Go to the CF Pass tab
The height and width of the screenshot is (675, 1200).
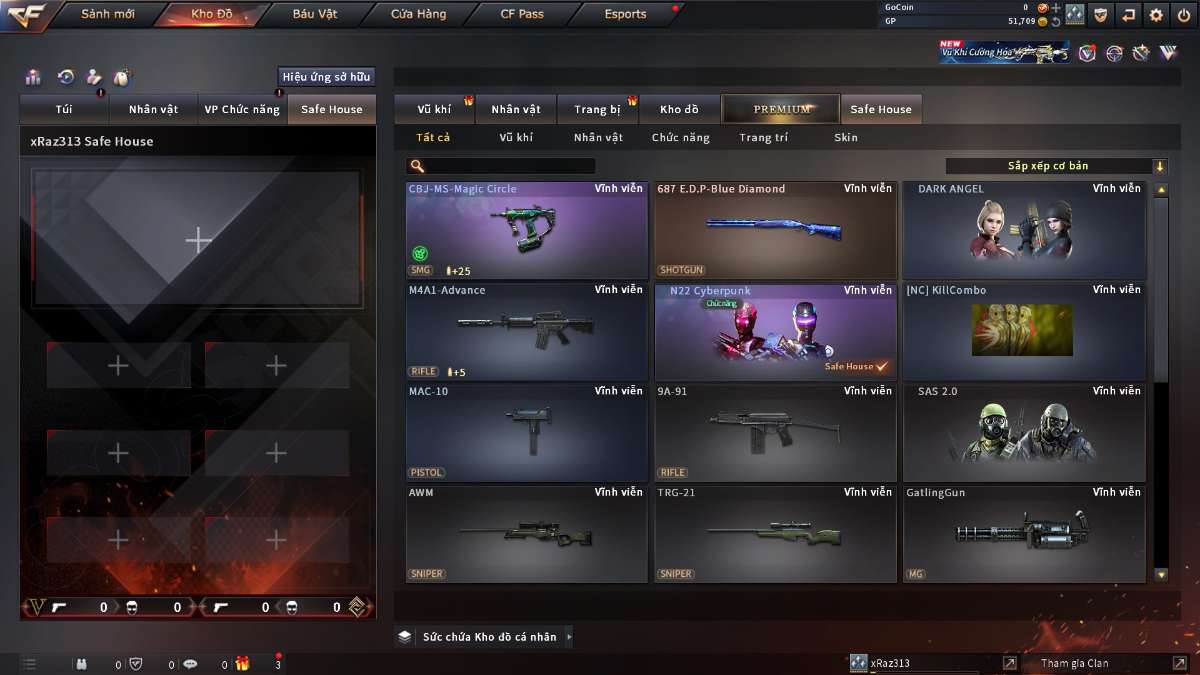pyautogui.click(x=522, y=14)
